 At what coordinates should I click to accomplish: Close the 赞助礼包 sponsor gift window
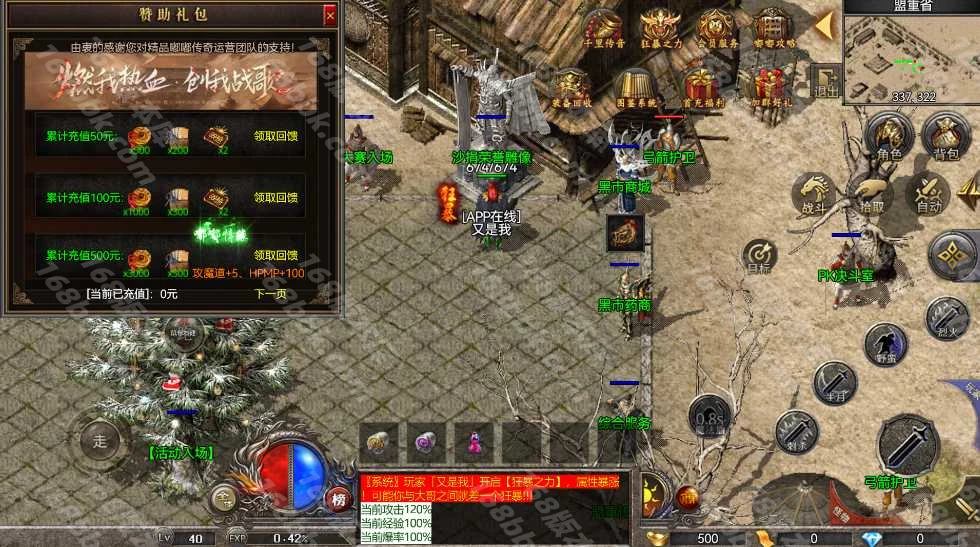pyautogui.click(x=330, y=16)
